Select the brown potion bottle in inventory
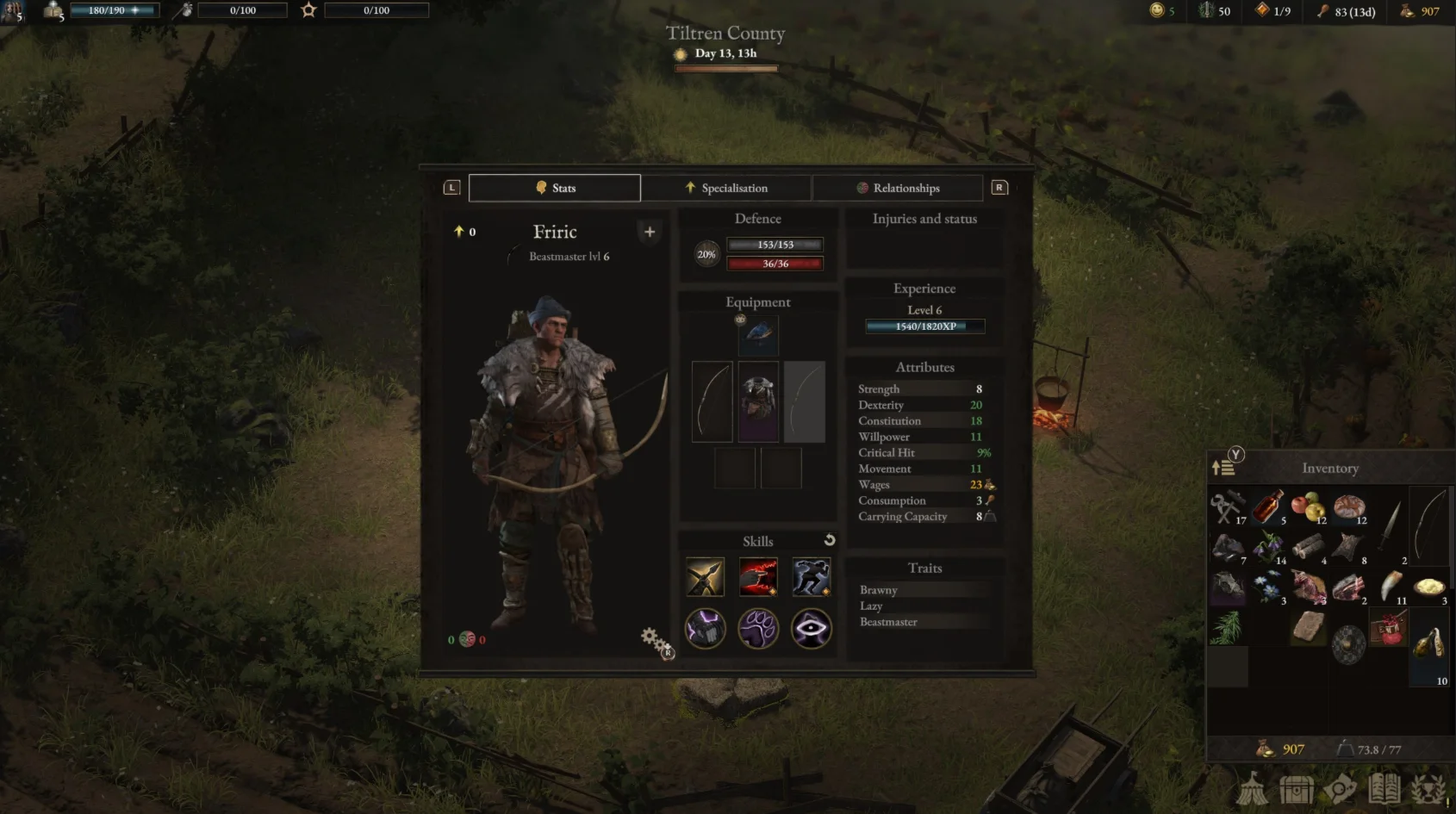The height and width of the screenshot is (814, 1456). pyautogui.click(x=1268, y=506)
